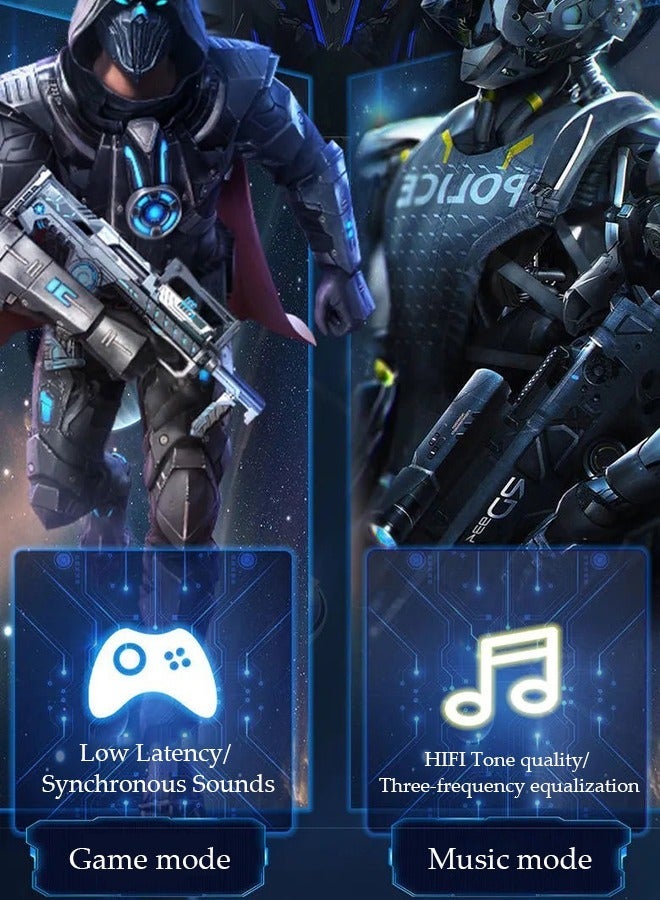Click the glowing gamepad controller icon
This screenshot has height=900, width=660.
[x=153, y=671]
